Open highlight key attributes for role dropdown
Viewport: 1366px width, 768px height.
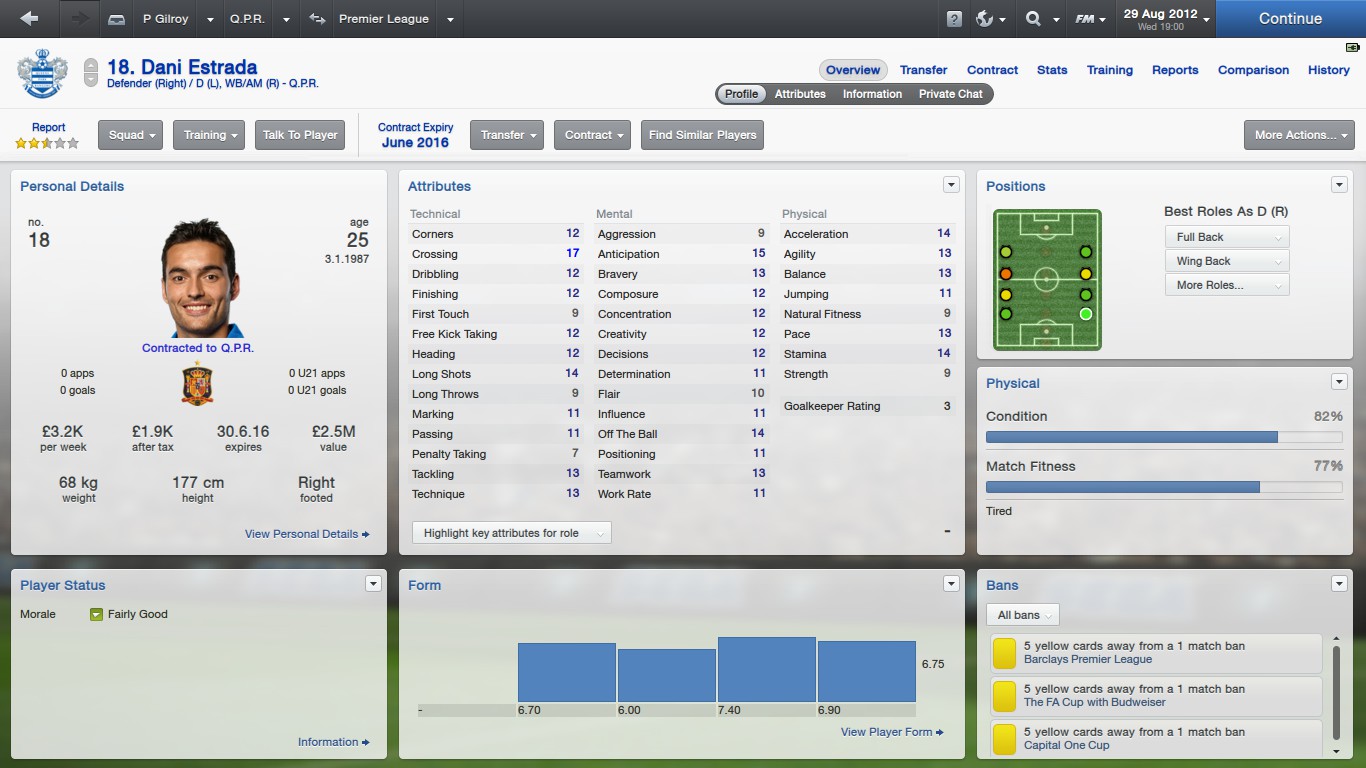point(511,533)
